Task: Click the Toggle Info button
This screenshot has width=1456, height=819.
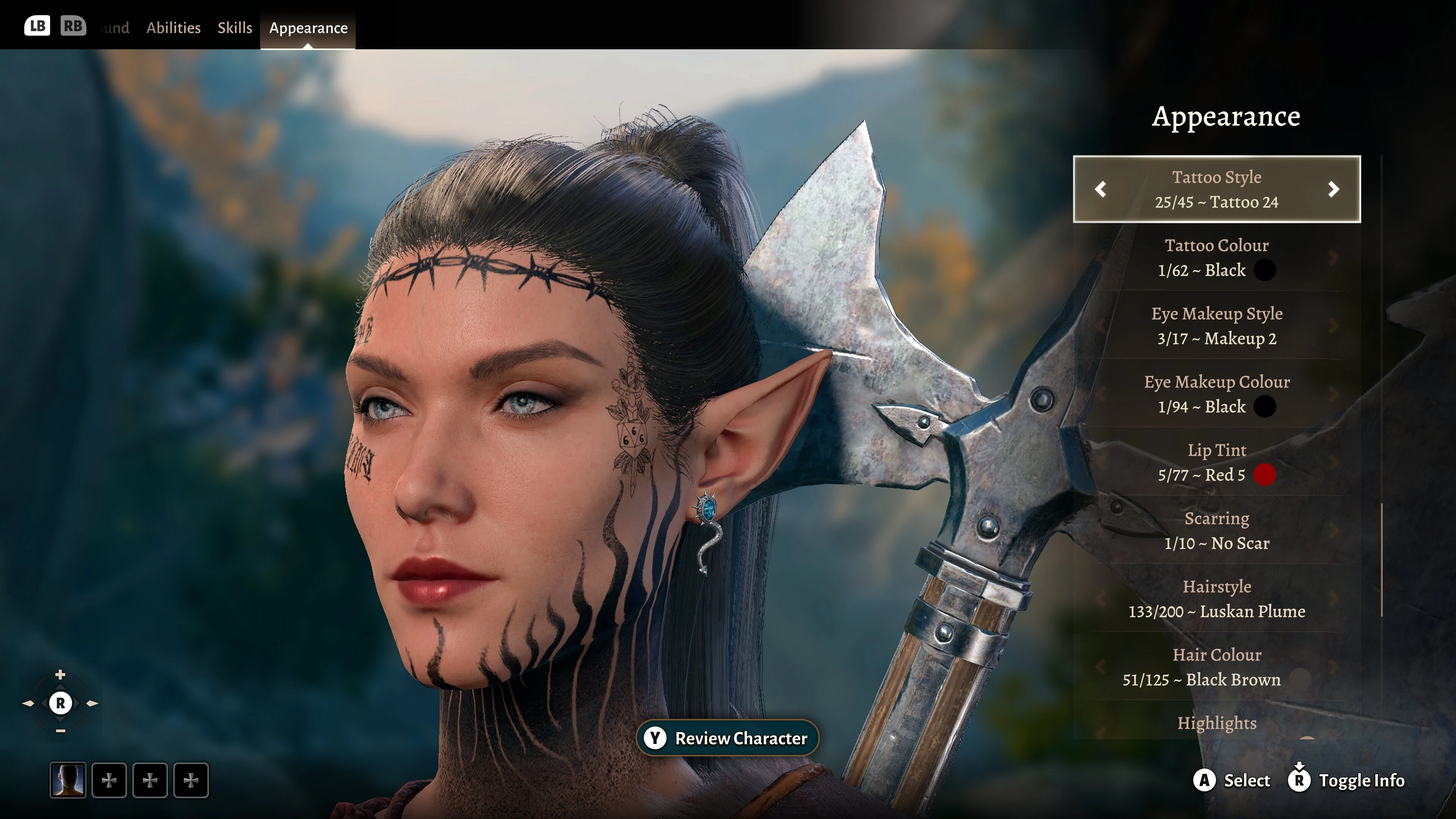Action: [x=1346, y=781]
